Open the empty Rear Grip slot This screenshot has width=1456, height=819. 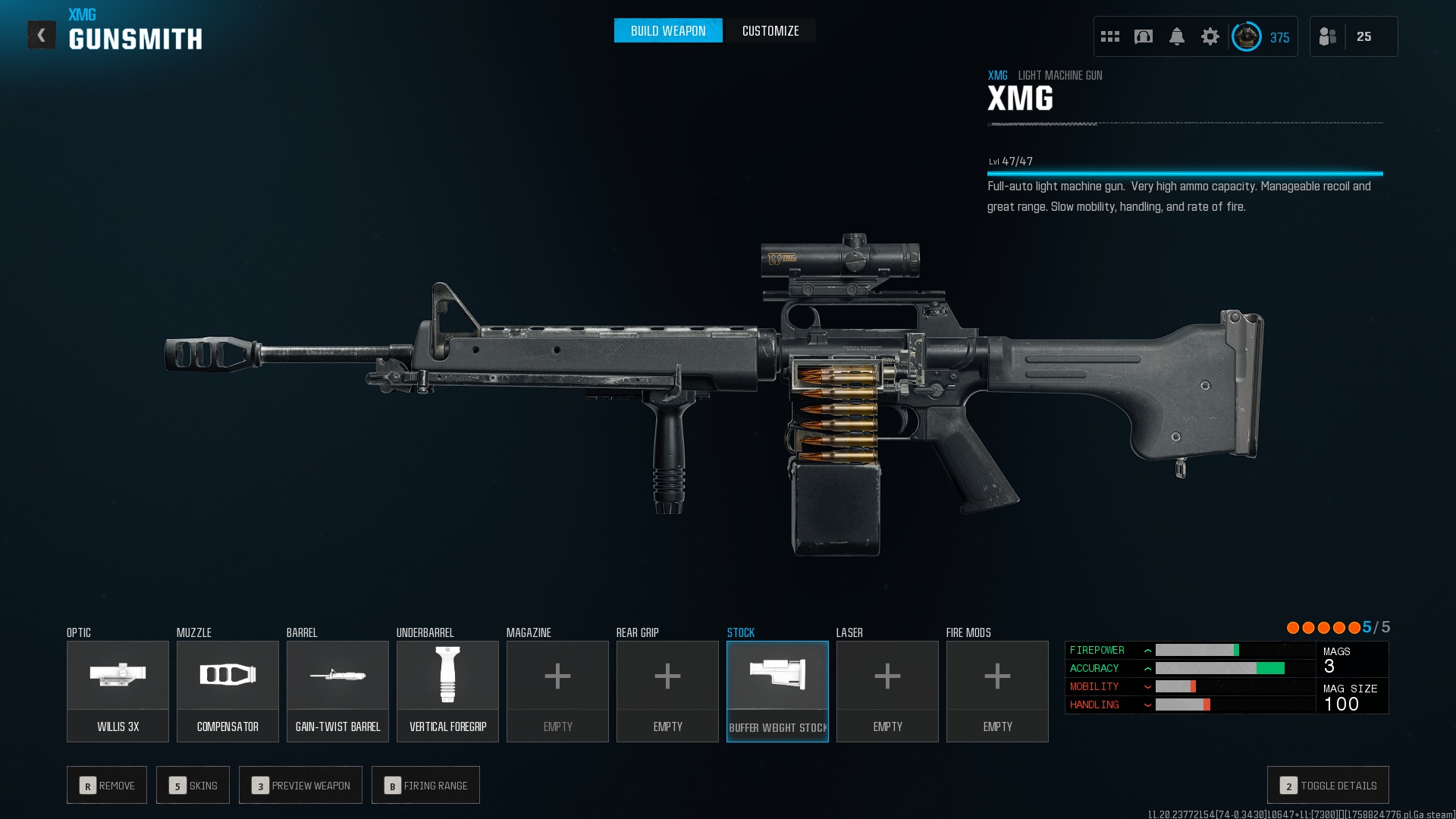pos(667,691)
